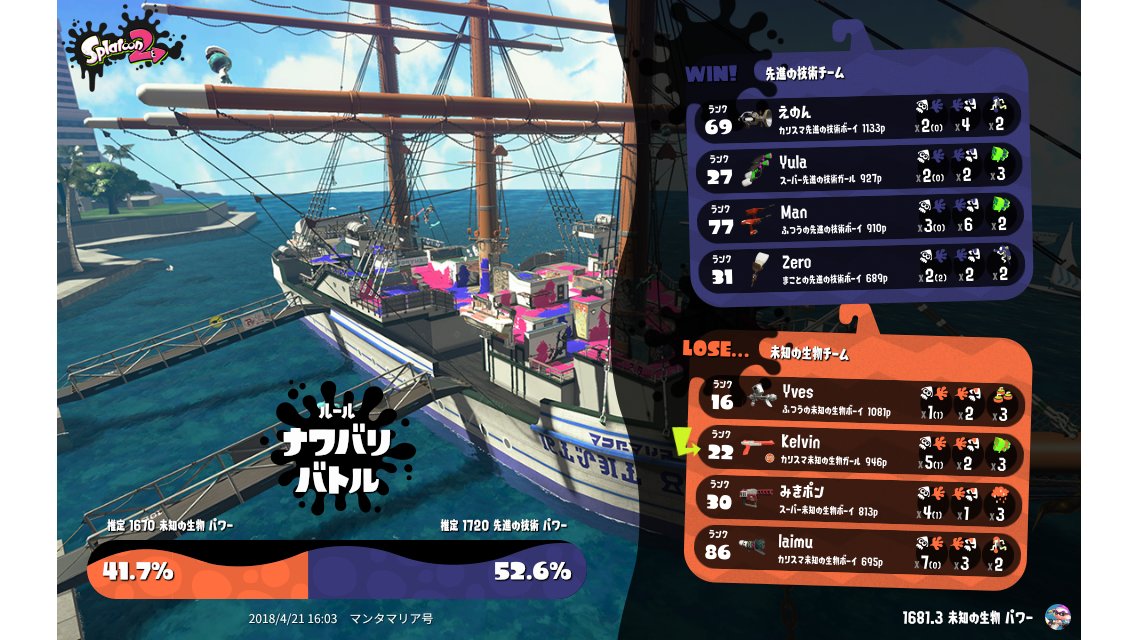1138x640 pixels.
Task: Open Yula's player result row
Action: coord(860,167)
